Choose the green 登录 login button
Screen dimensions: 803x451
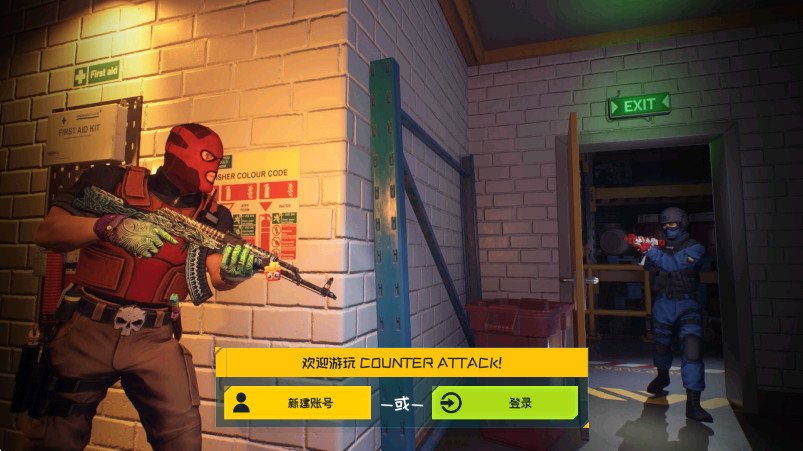point(505,403)
